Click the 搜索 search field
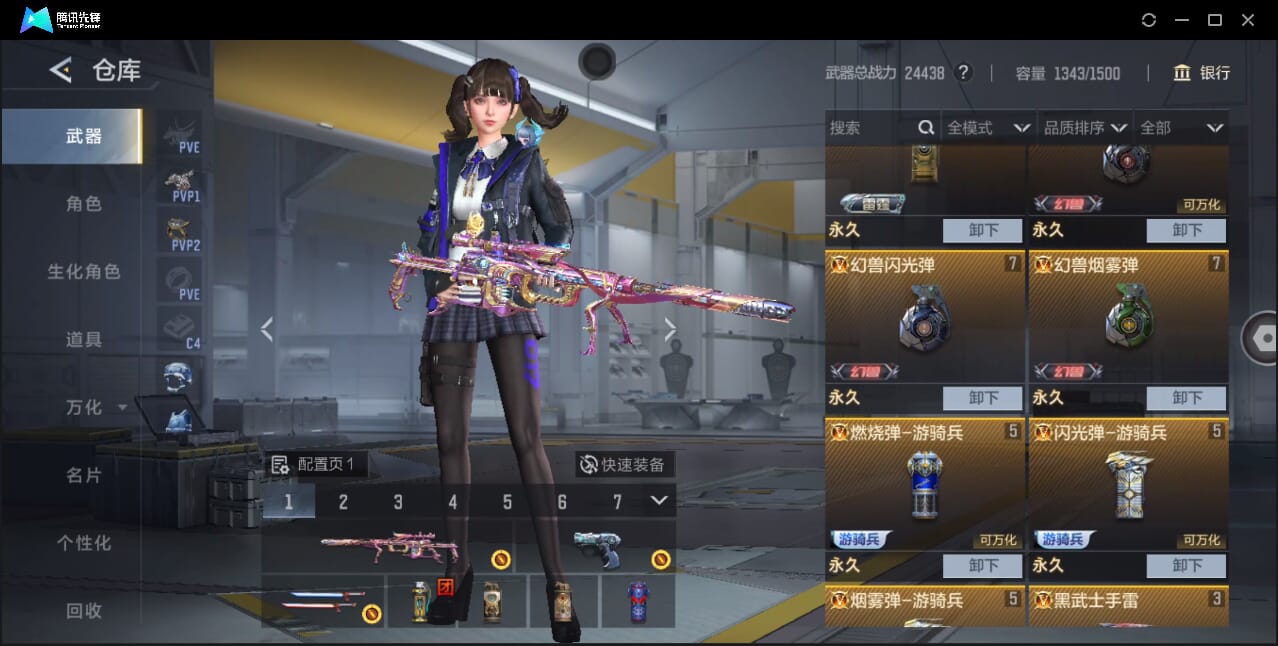Screen dimensions: 1278x646 click(870, 128)
